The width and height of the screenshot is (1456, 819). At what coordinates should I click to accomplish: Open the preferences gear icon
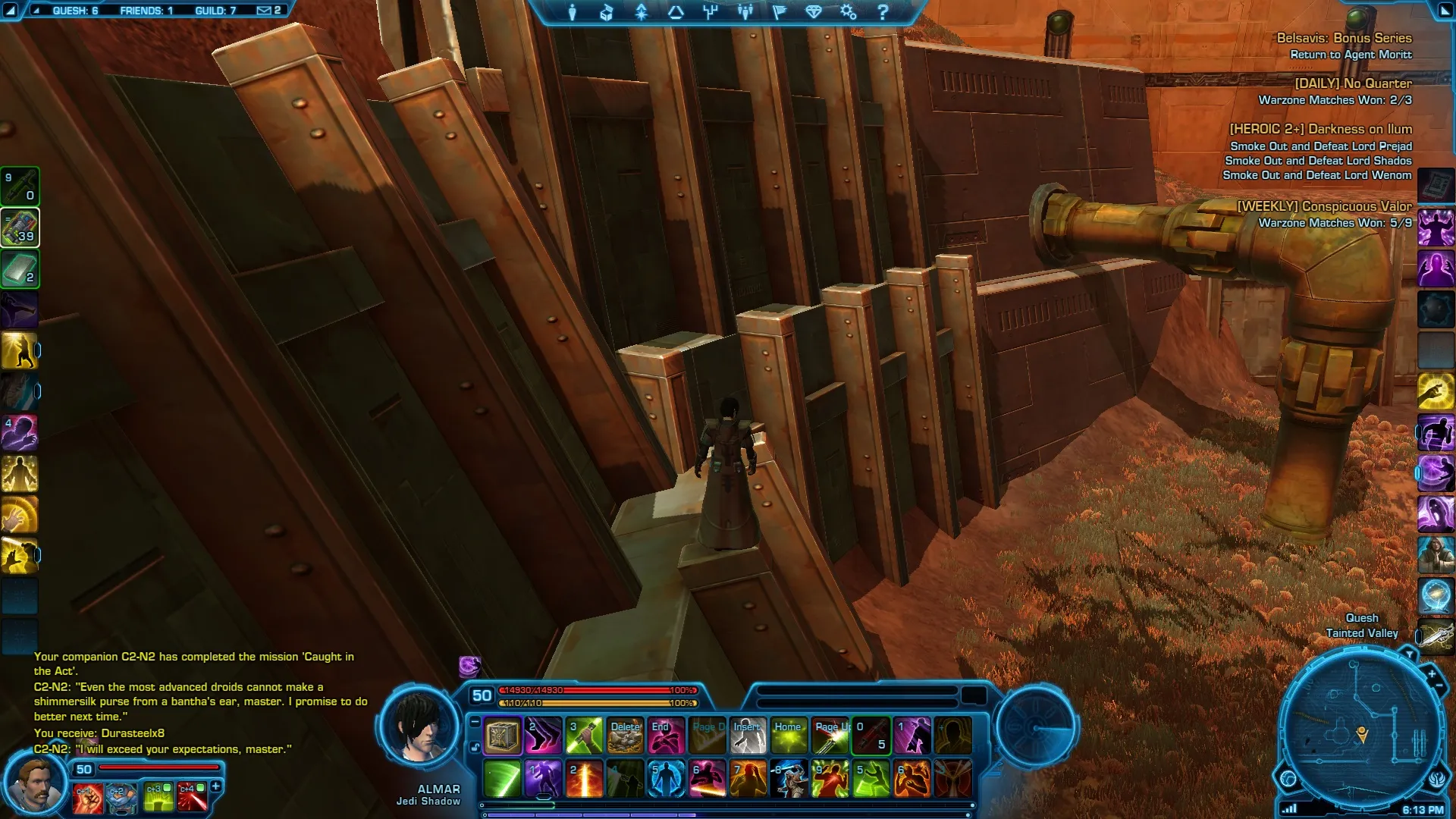(848, 12)
